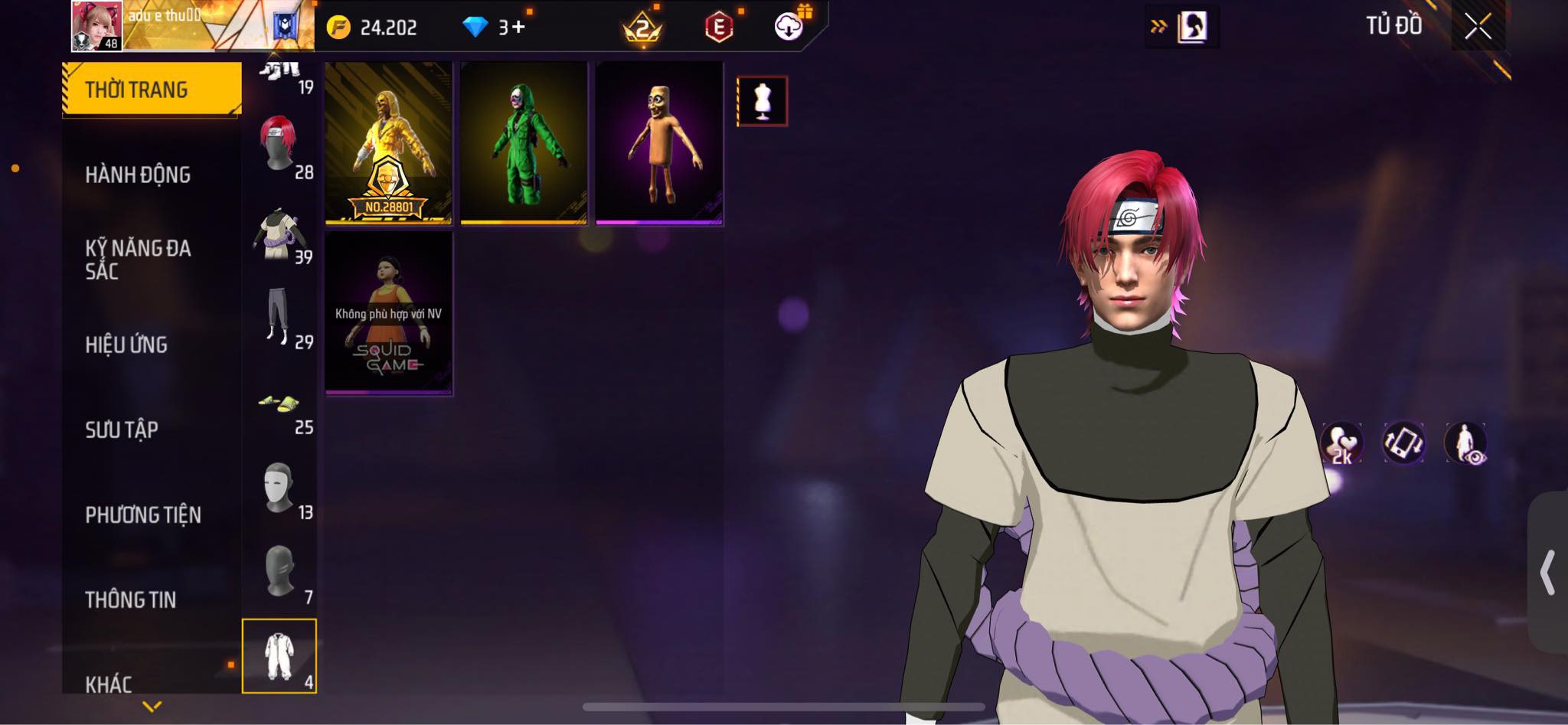Close the TỦ ĐỒ wardrobe screen
Viewport: 1568px width, 725px height.
[1478, 27]
